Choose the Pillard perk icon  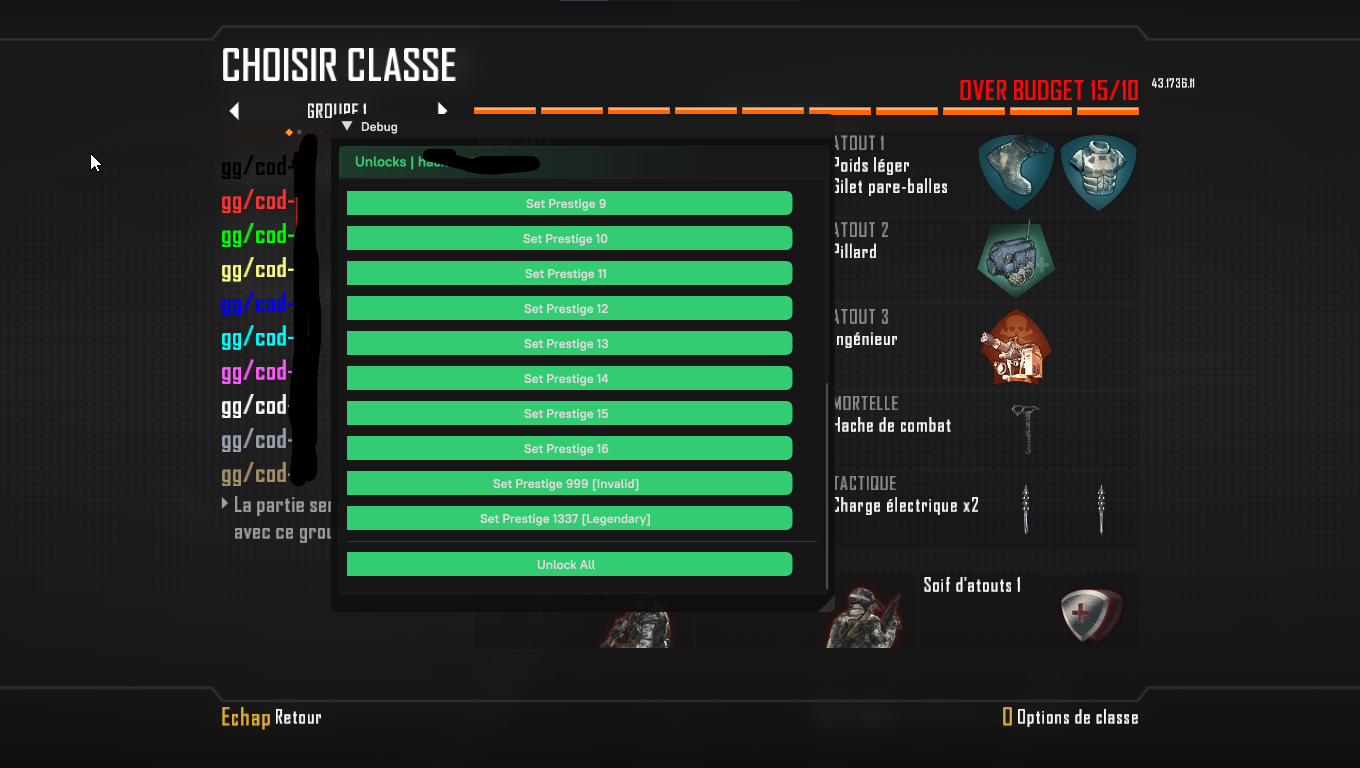point(1015,259)
